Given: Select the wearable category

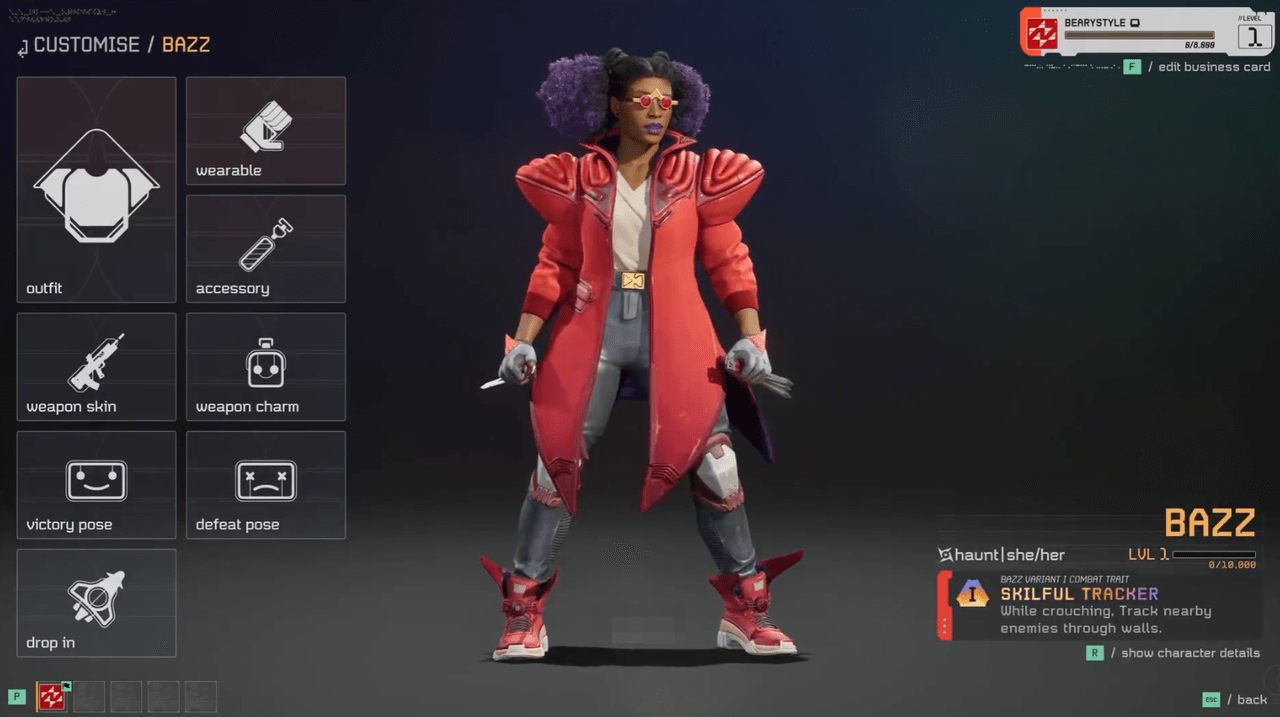Looking at the screenshot, I should pos(265,131).
